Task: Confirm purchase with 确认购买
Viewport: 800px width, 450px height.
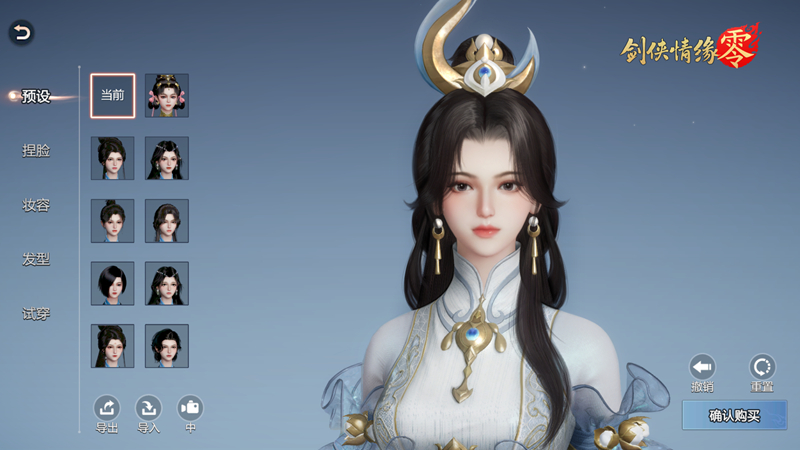Action: [734, 415]
